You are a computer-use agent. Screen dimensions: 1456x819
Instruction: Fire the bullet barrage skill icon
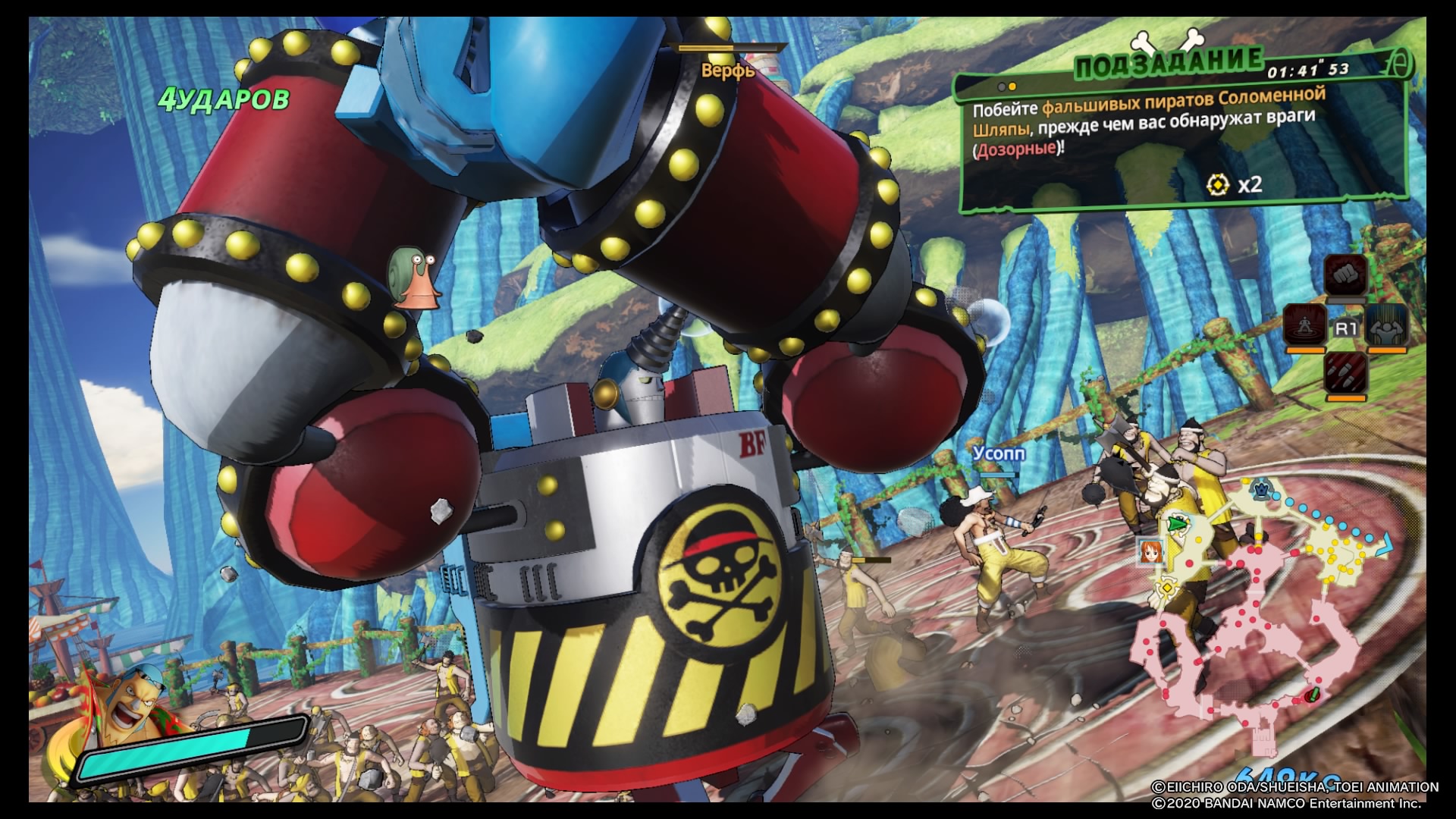(1345, 373)
